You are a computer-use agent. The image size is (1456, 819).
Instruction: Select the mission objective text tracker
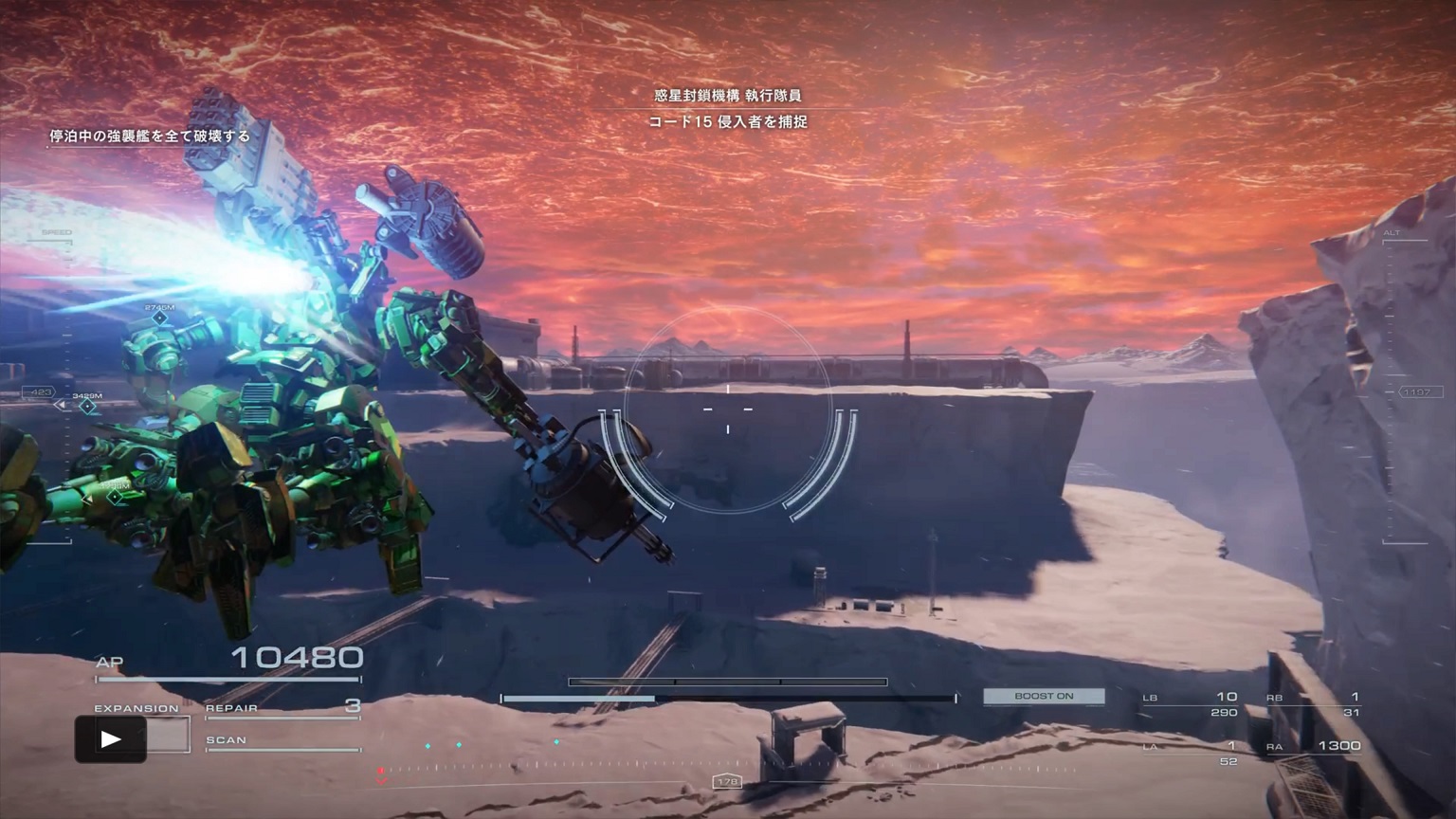click(x=150, y=136)
